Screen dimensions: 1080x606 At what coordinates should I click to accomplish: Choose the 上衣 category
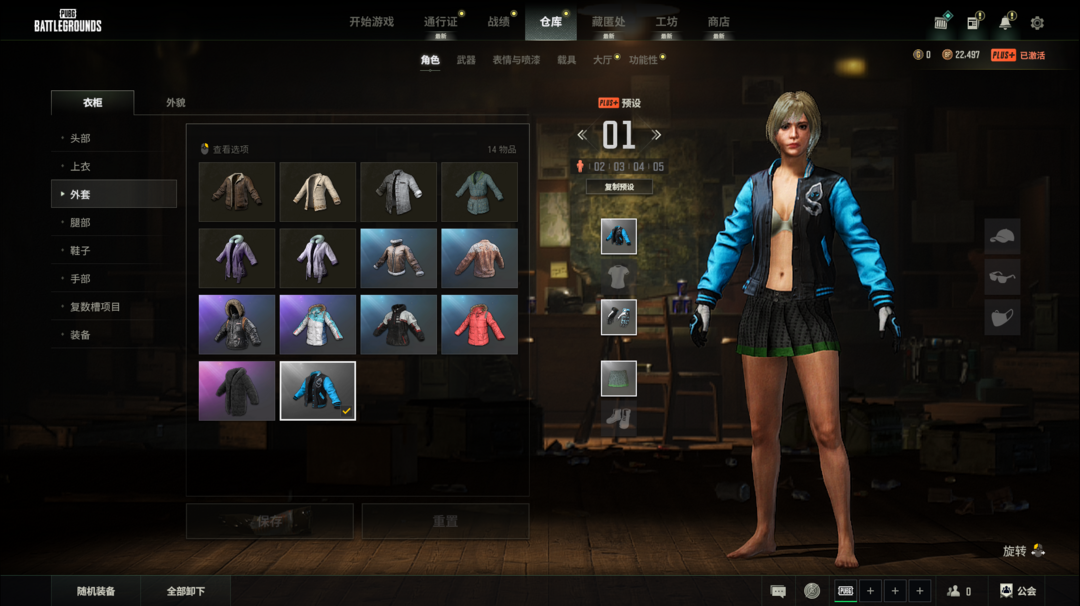(x=80, y=166)
